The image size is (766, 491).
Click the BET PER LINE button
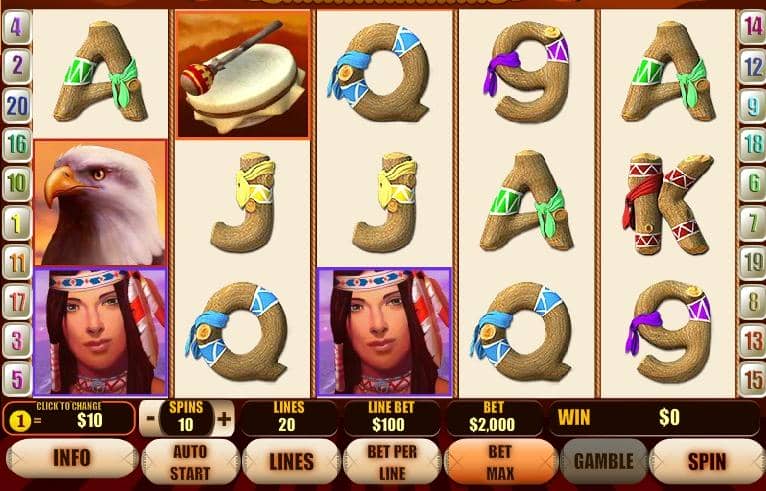click(391, 461)
